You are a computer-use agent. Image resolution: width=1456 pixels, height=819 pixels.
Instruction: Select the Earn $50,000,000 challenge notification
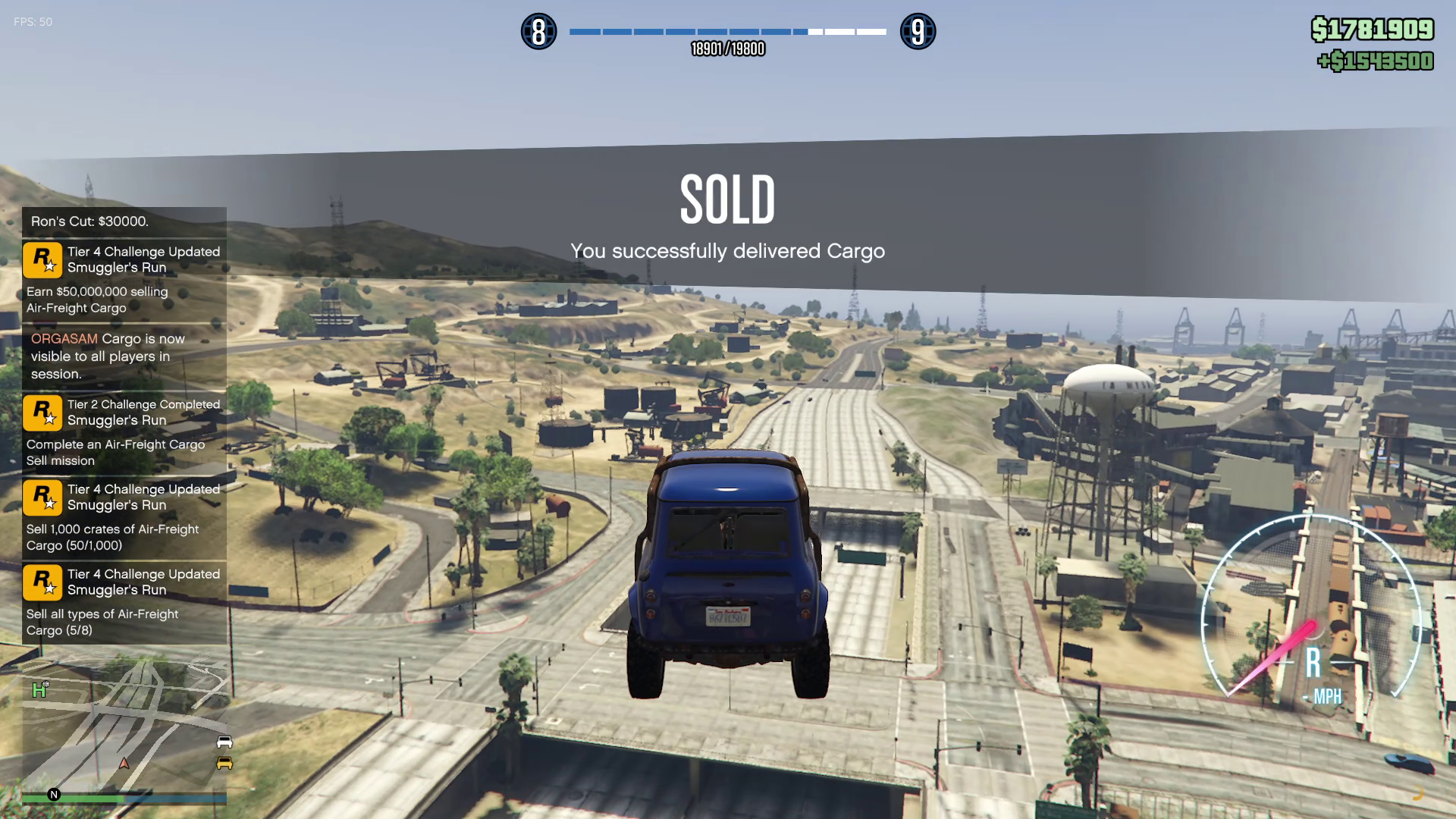click(124, 279)
